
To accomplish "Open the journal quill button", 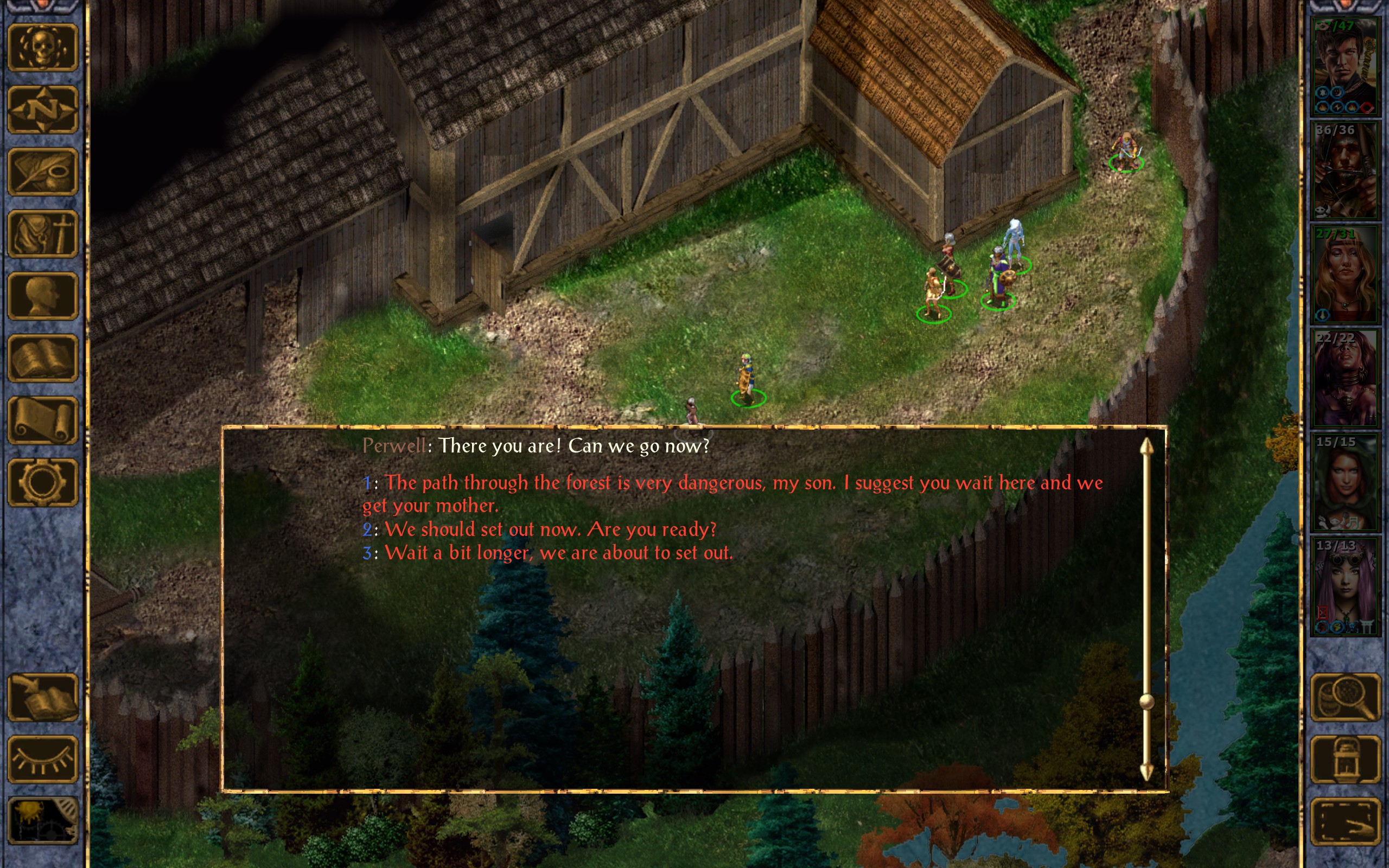I will [42, 171].
